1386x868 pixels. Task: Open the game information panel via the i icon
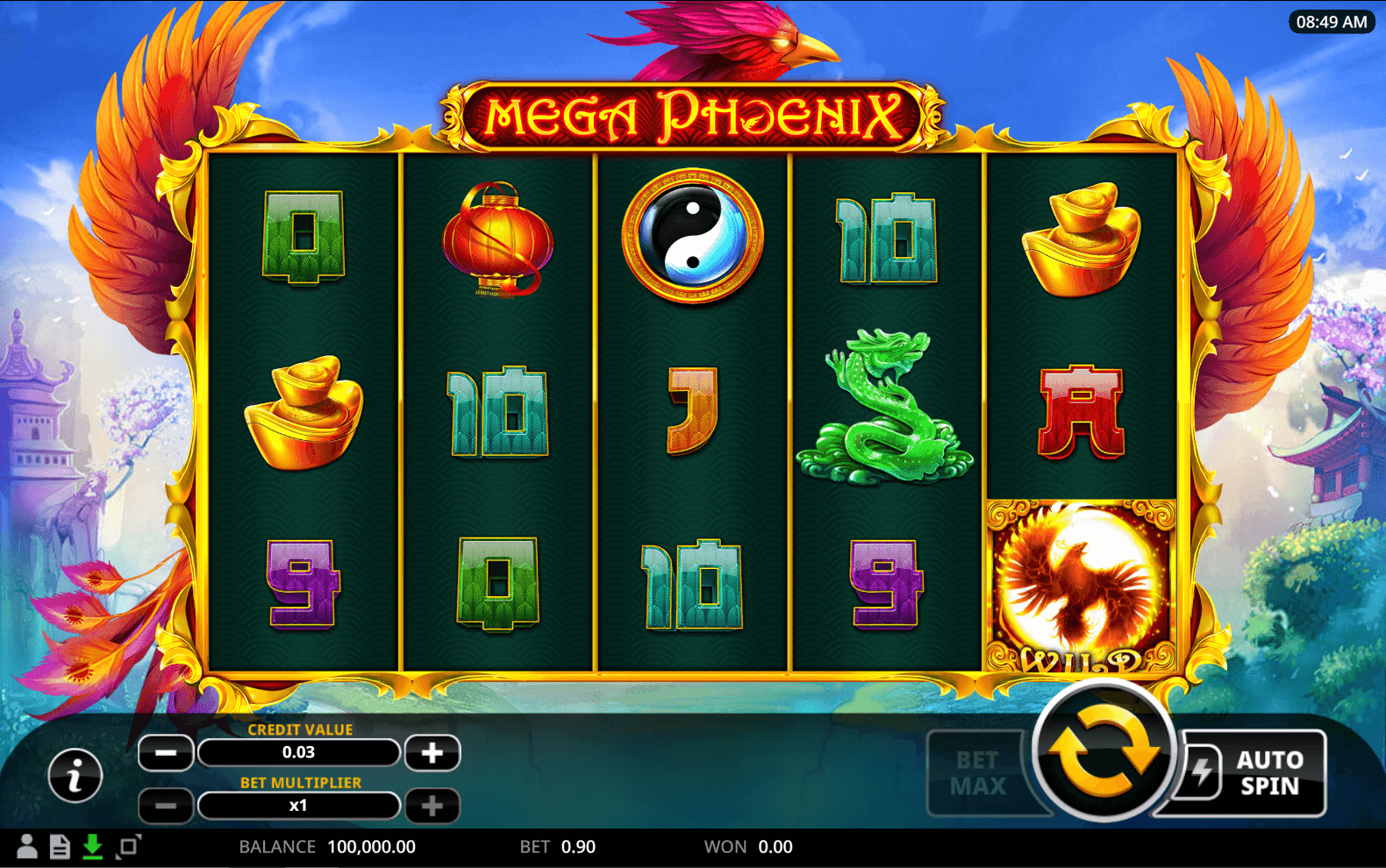click(x=75, y=775)
